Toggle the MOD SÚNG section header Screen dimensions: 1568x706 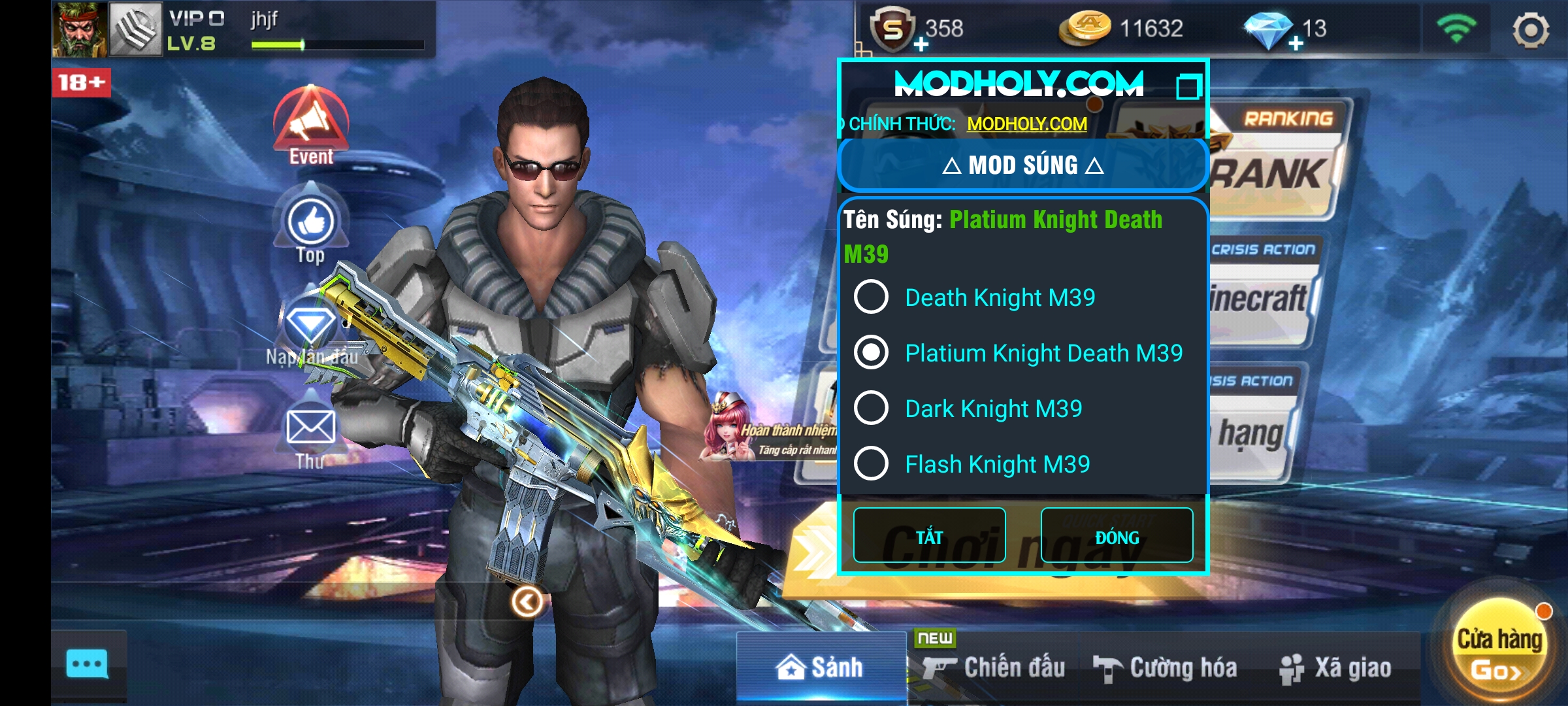click(x=1022, y=165)
